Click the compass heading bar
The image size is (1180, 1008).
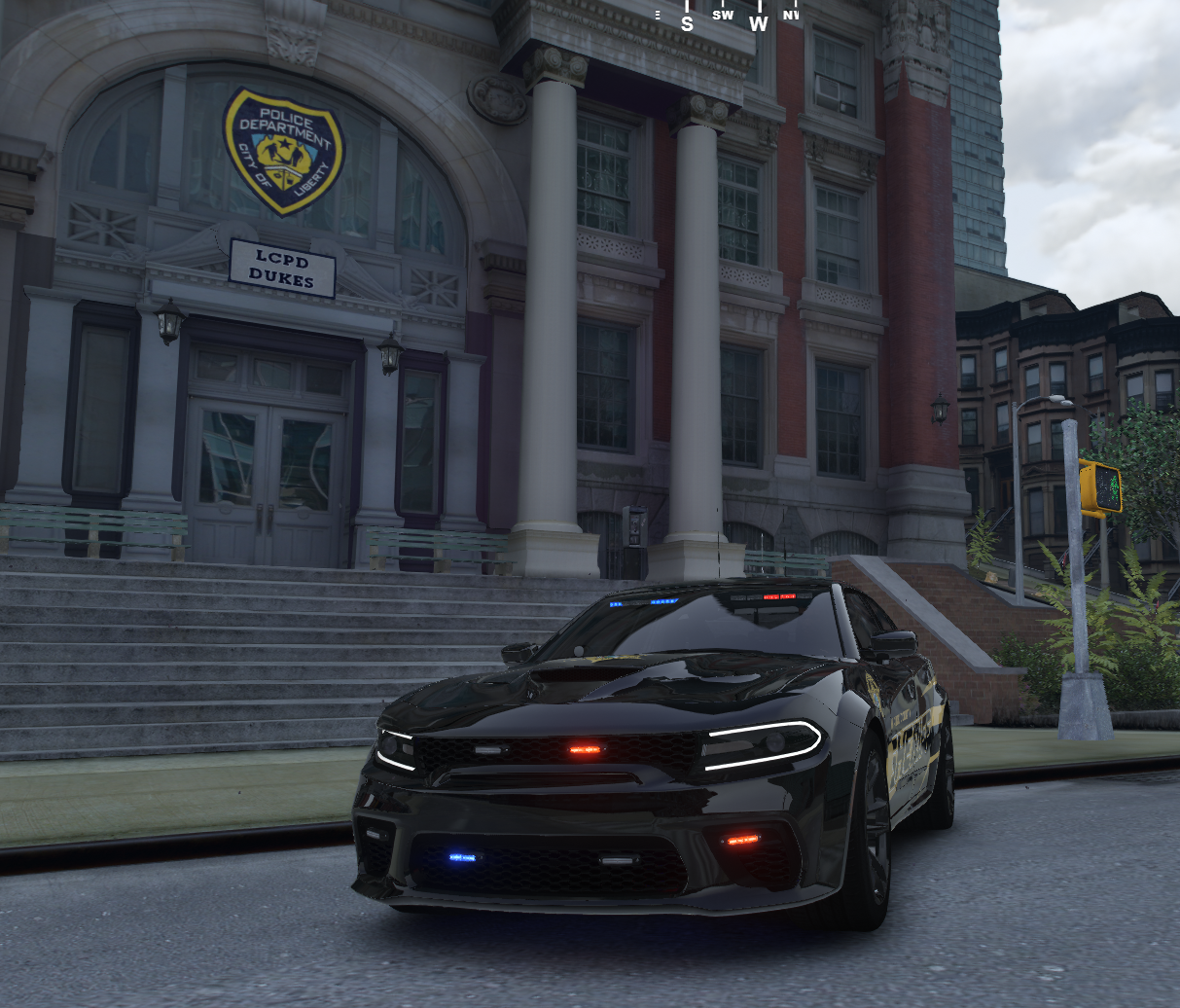(x=725, y=17)
